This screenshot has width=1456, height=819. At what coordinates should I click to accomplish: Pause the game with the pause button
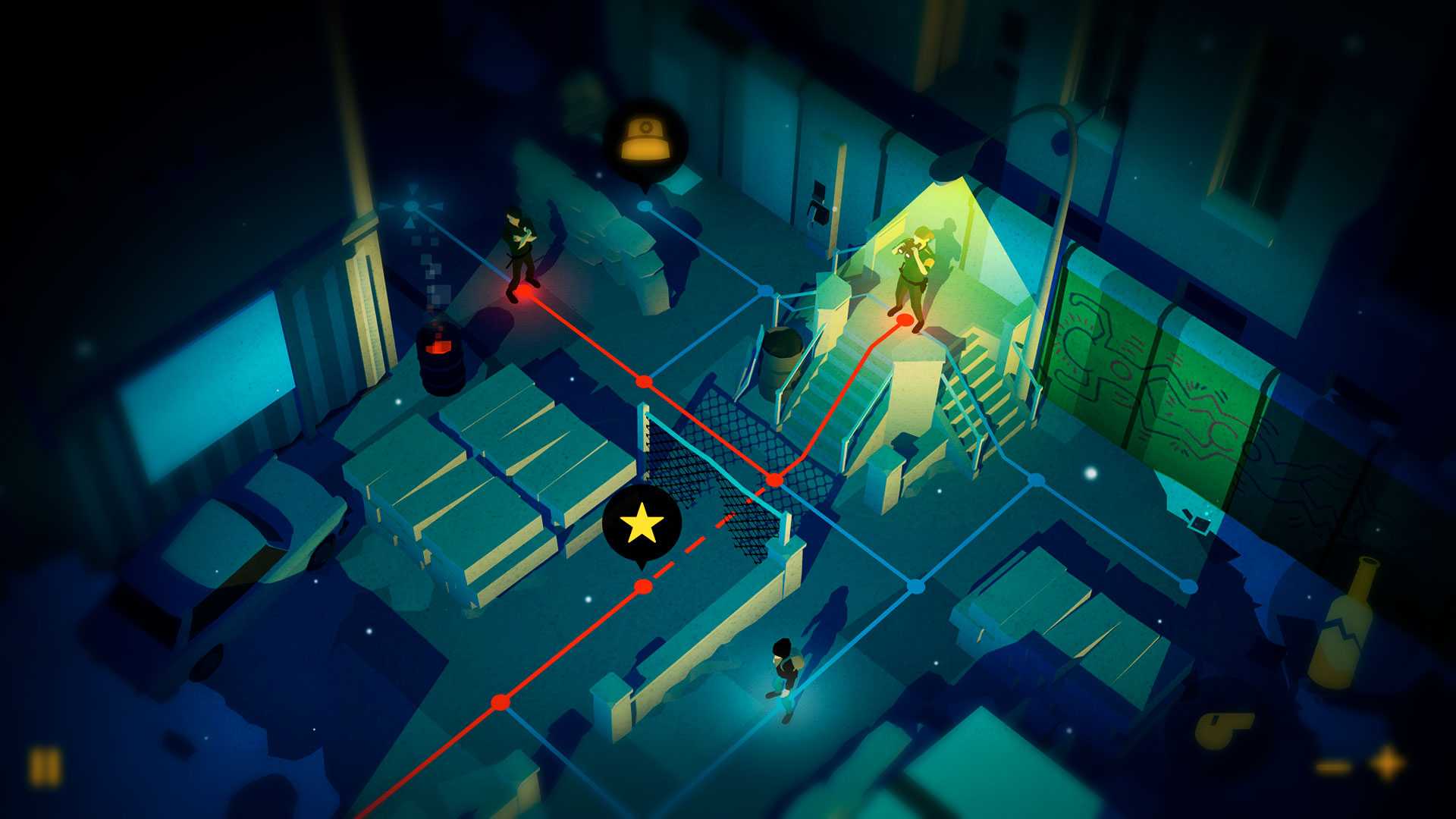[x=45, y=767]
